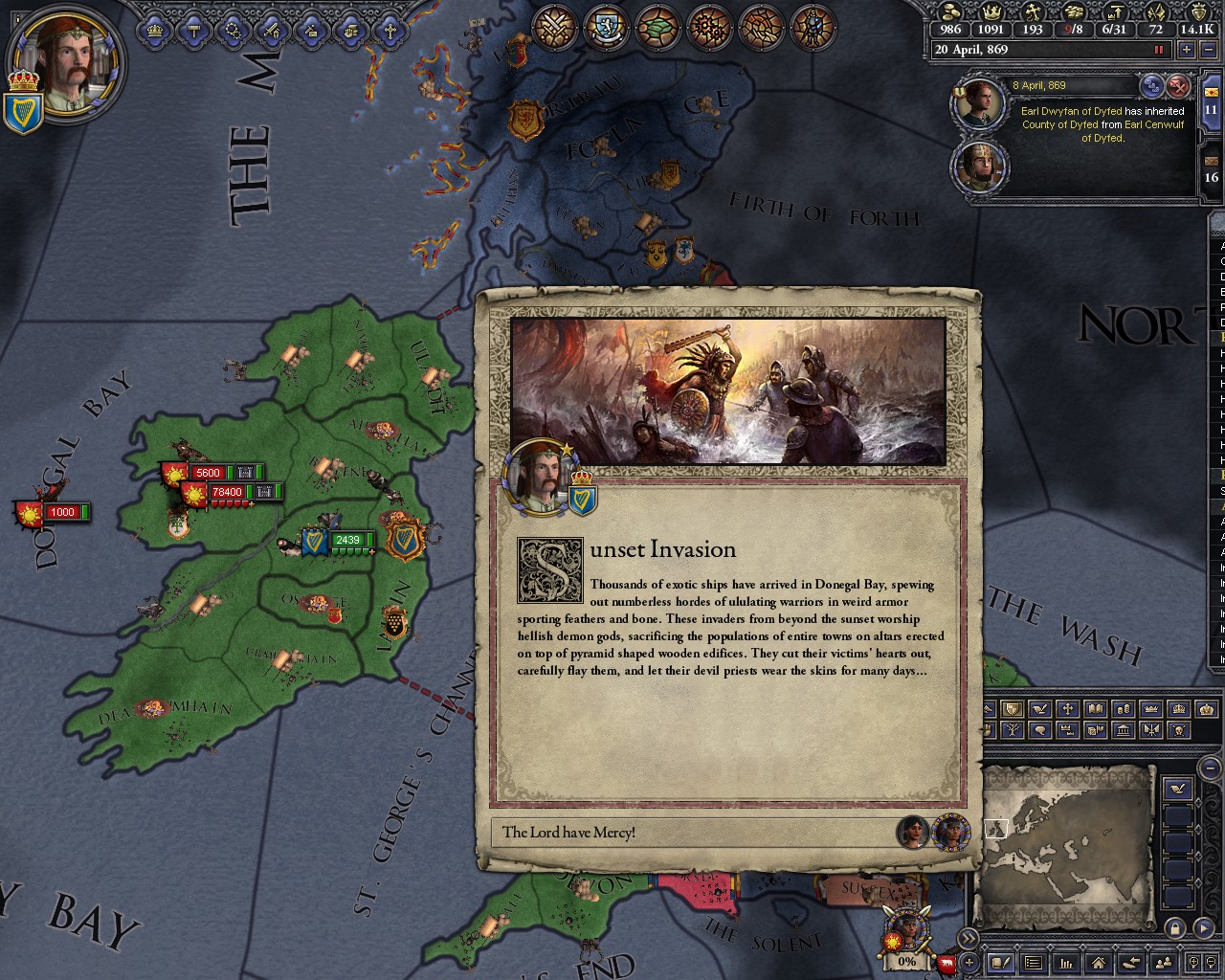Click the home button in bottom toolbar
The height and width of the screenshot is (980, 1225).
coord(1098,963)
